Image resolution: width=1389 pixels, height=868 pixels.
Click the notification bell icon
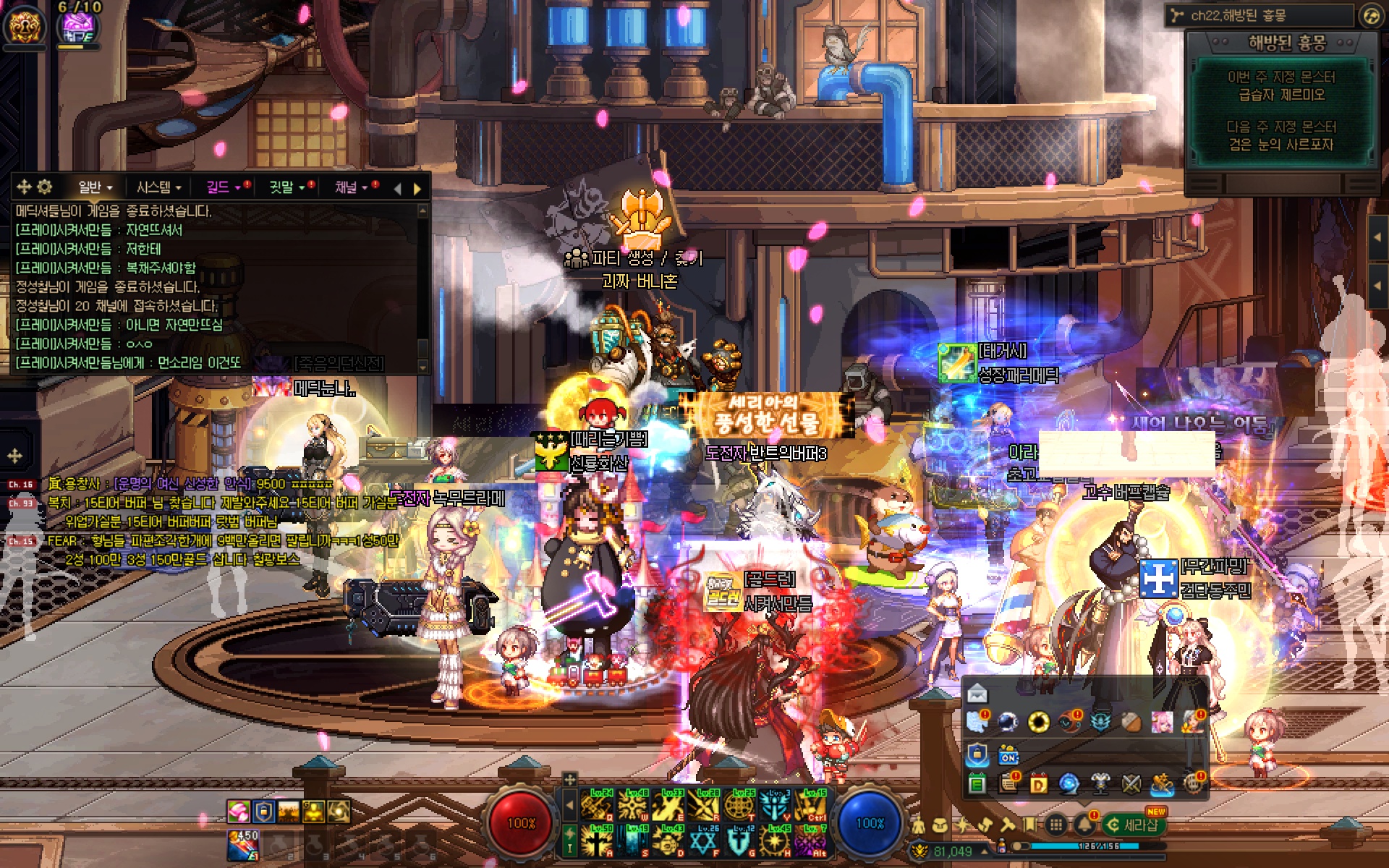coord(1084,824)
